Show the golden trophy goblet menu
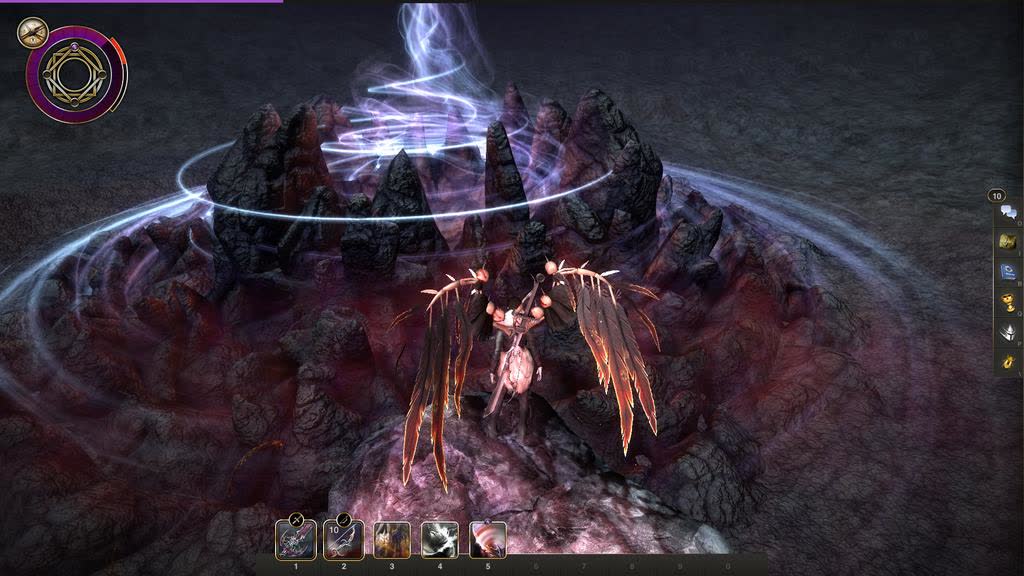Image resolution: width=1024 pixels, height=576 pixels. [x=1008, y=301]
